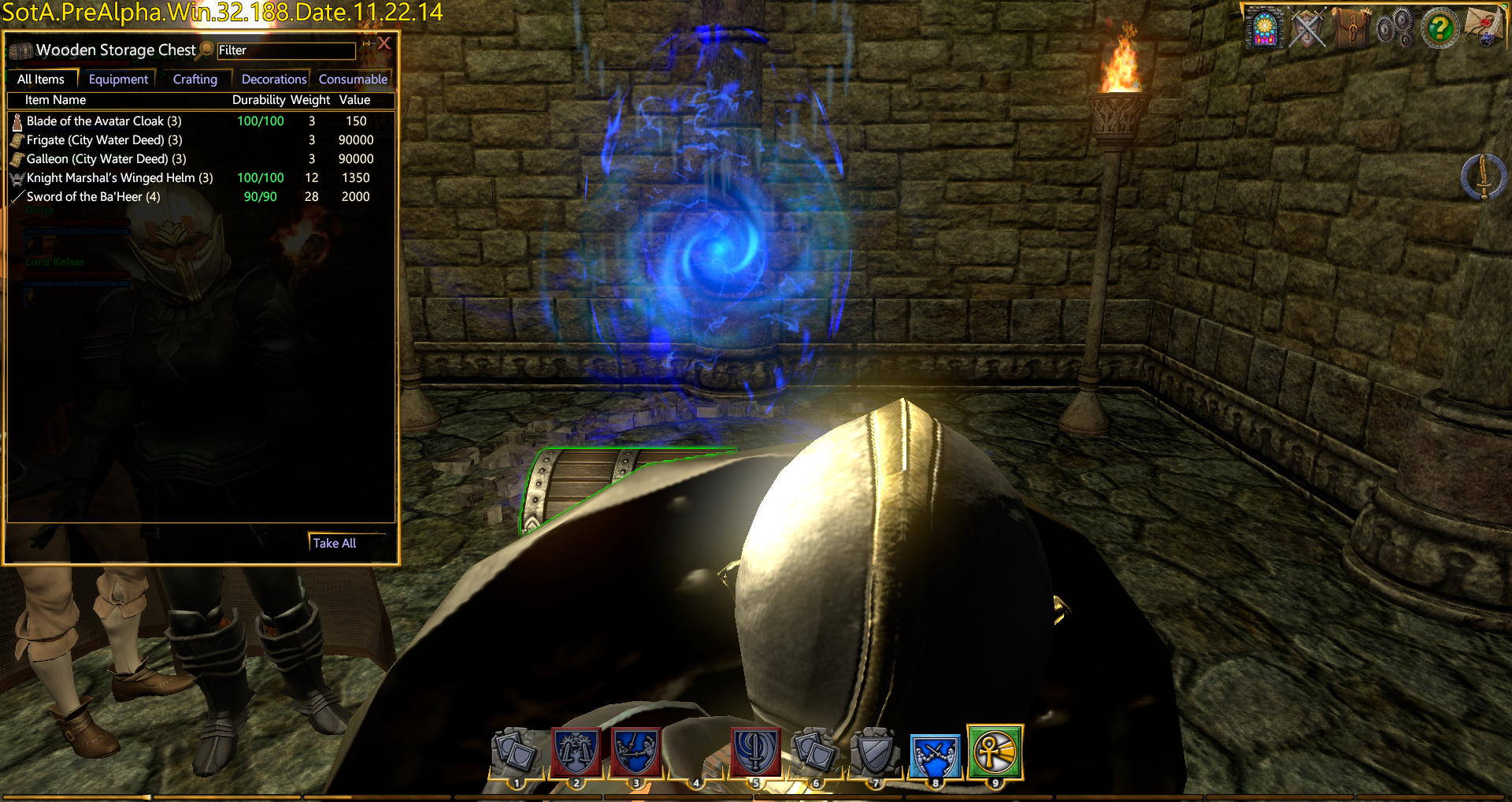Open the gears settings icon
1512x802 pixels.
tap(1395, 29)
